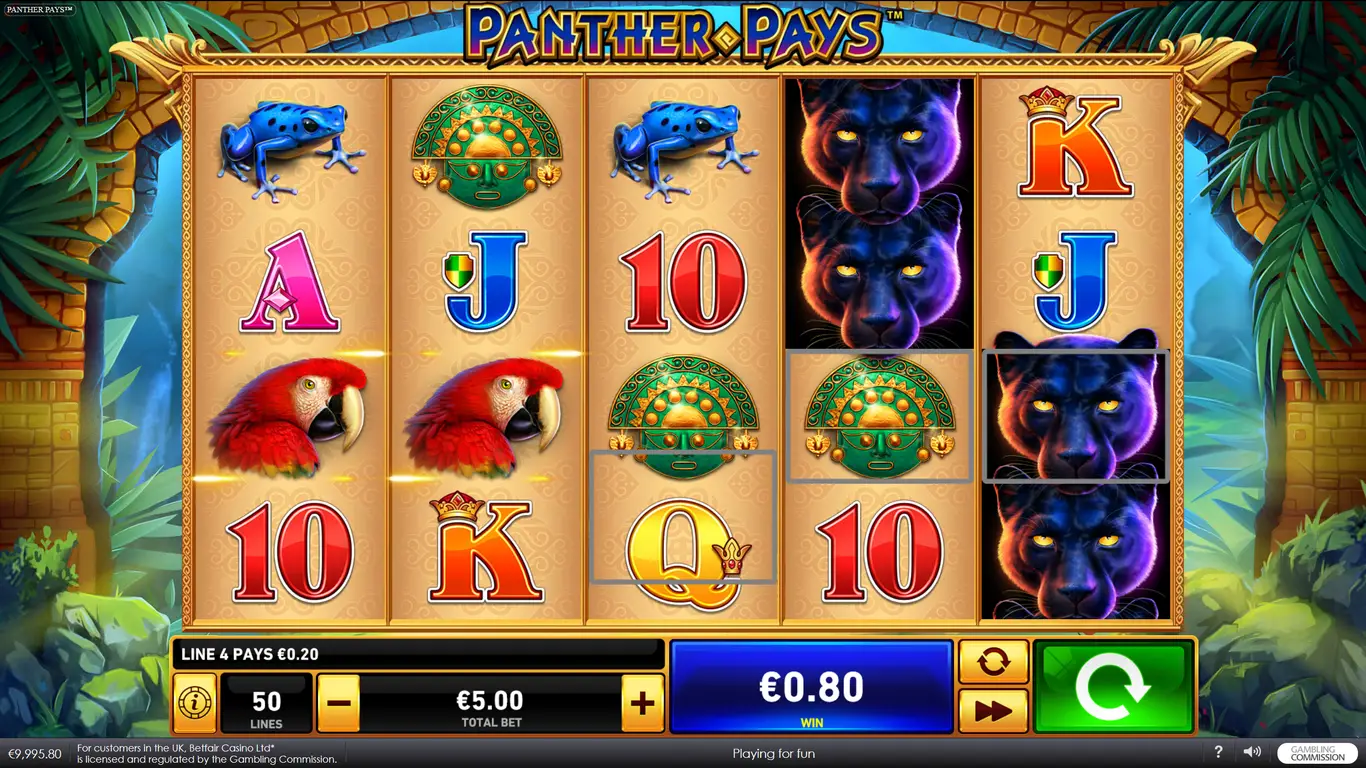The image size is (1366, 768).
Task: Activate turbo mode fast-forward button
Action: (993, 711)
